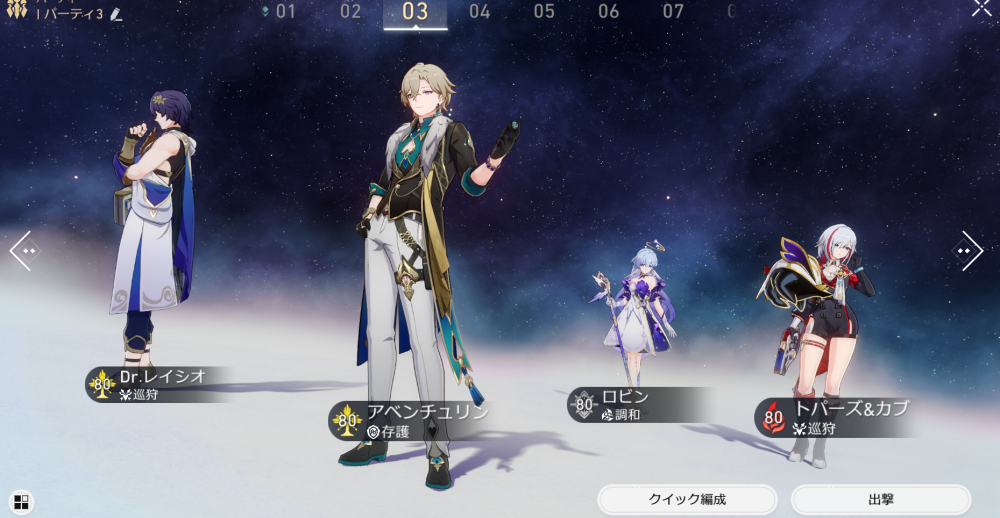Viewport: 1000px width, 518px height.
Task: Open the four-square grid menu icon
Action: tap(22, 502)
